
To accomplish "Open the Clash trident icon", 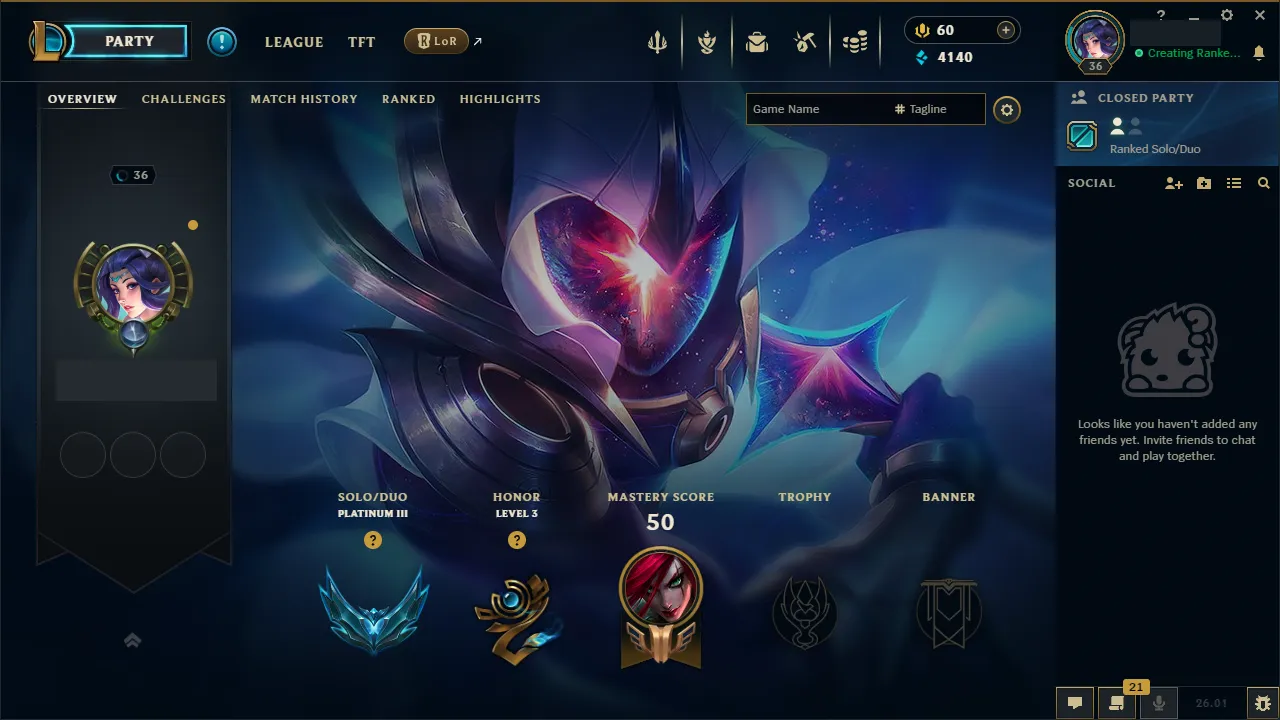I will pos(656,41).
